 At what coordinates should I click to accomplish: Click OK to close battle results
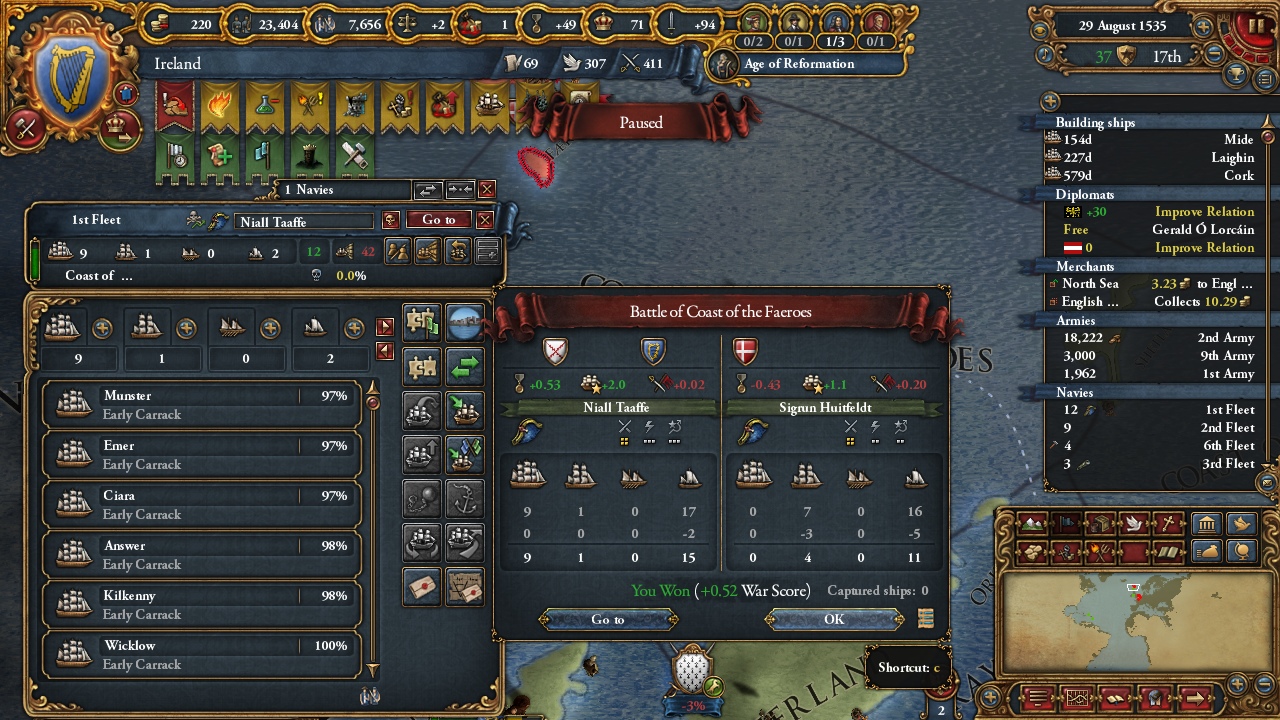(x=833, y=620)
